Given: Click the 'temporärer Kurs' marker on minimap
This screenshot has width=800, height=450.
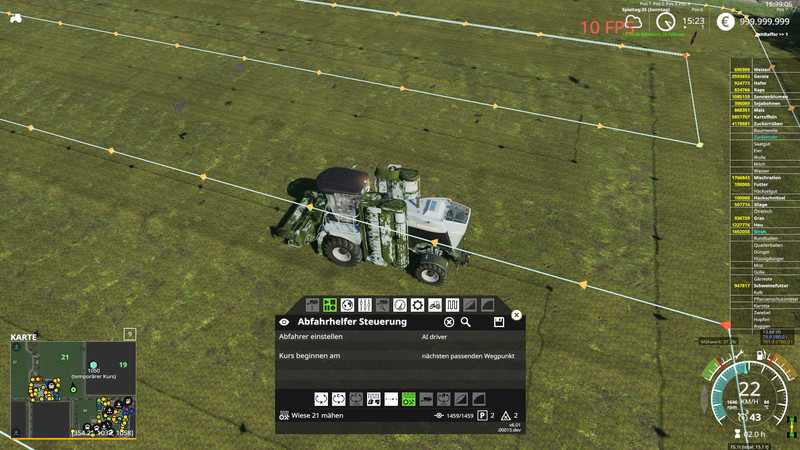Looking at the screenshot, I should coord(93,366).
